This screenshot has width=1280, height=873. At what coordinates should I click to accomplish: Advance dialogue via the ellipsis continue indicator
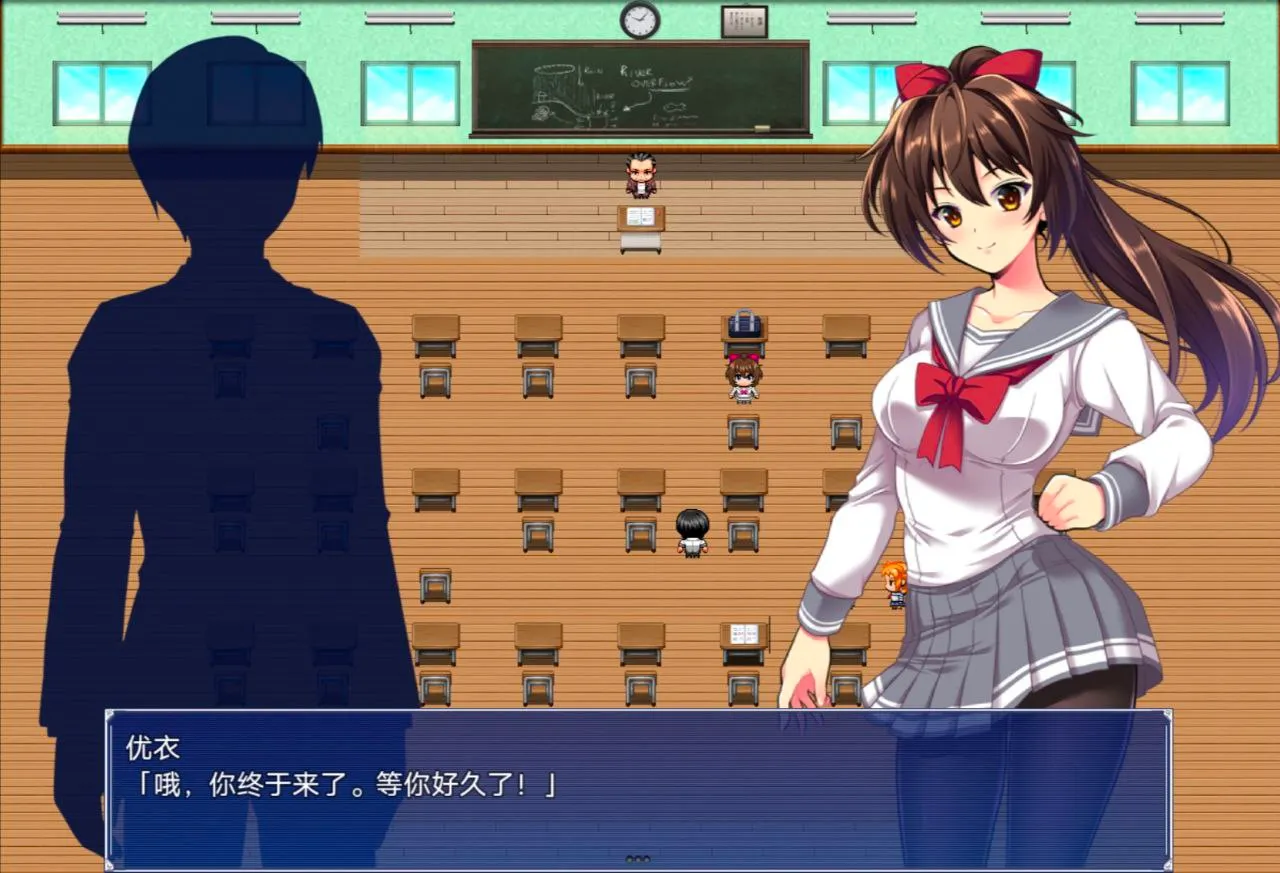pyautogui.click(x=637, y=857)
